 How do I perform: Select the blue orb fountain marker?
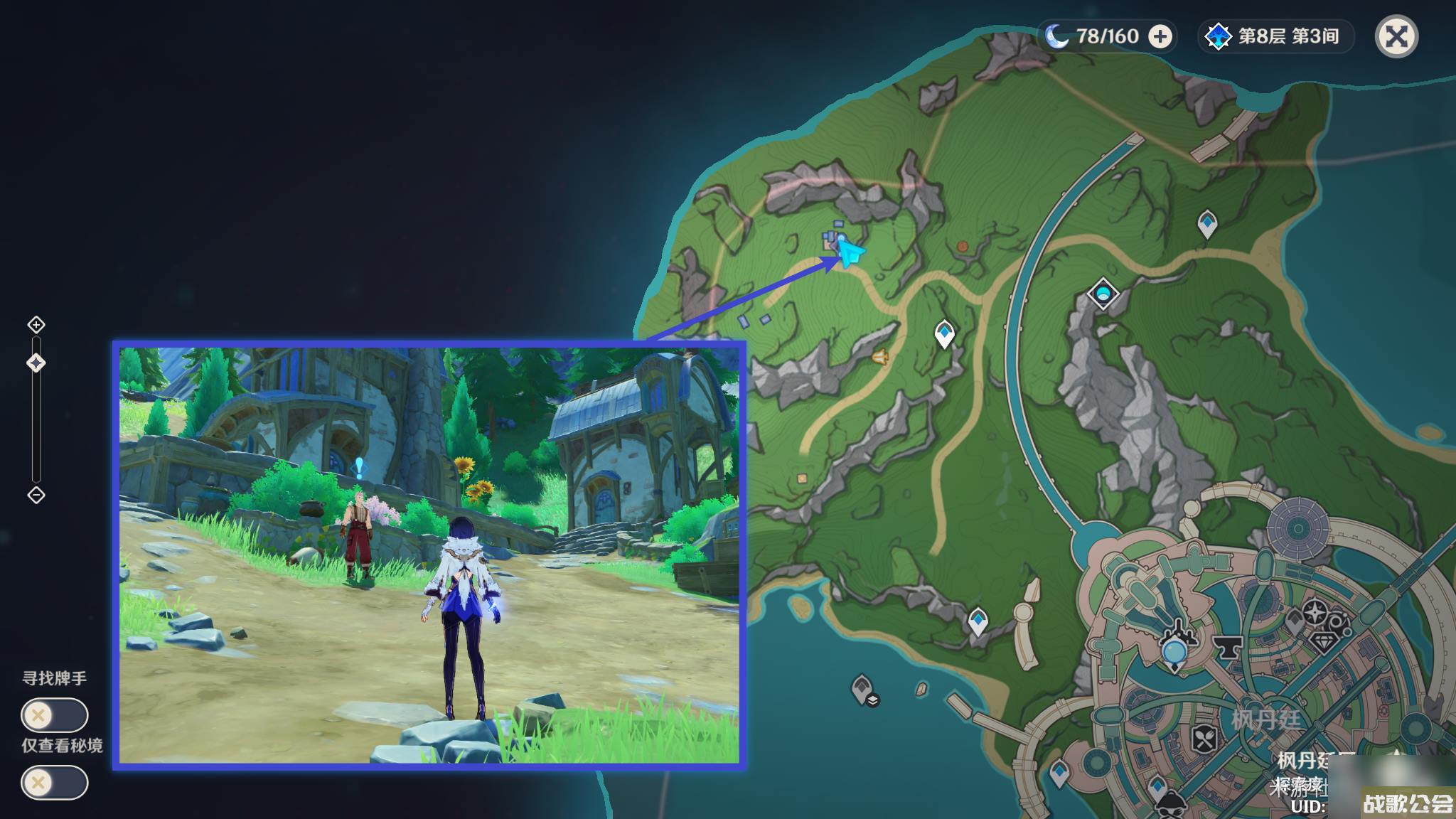tap(1174, 651)
